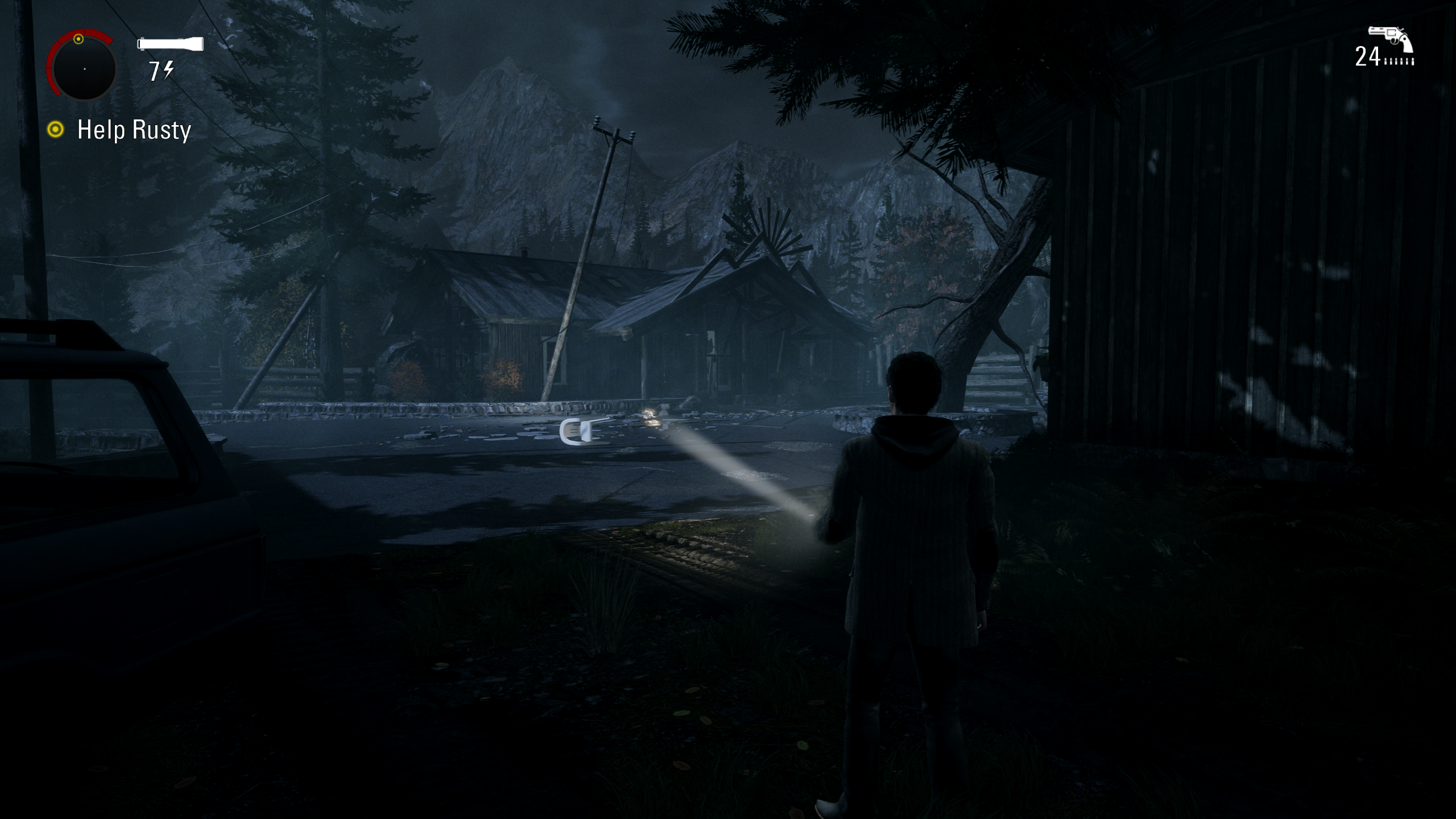Select the flashlight icon in the HUD
This screenshot has height=819, width=1456.
[170, 44]
